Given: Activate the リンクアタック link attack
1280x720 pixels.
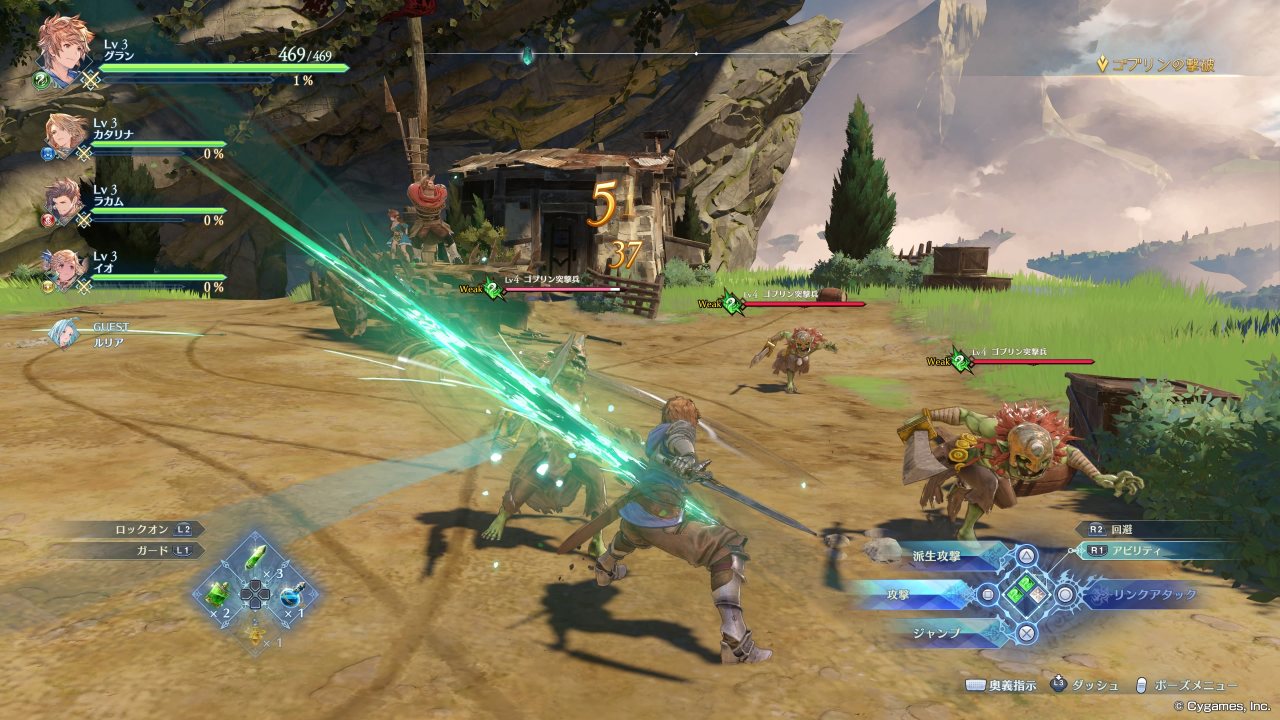Looking at the screenshot, I should pos(1135,595).
